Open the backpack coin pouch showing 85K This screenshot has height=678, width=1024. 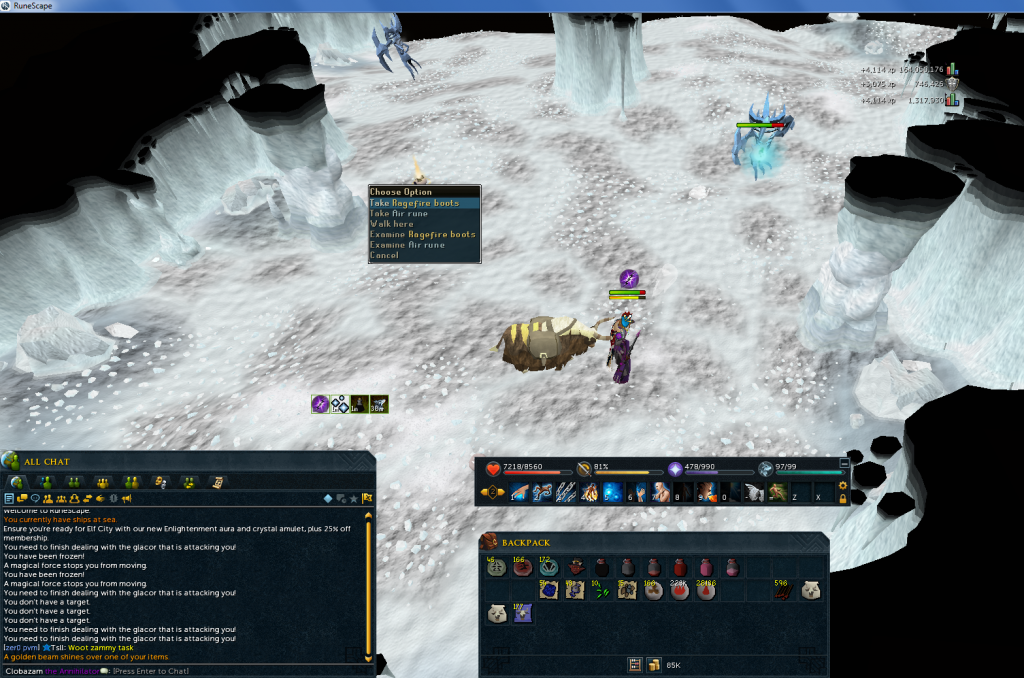[655, 664]
